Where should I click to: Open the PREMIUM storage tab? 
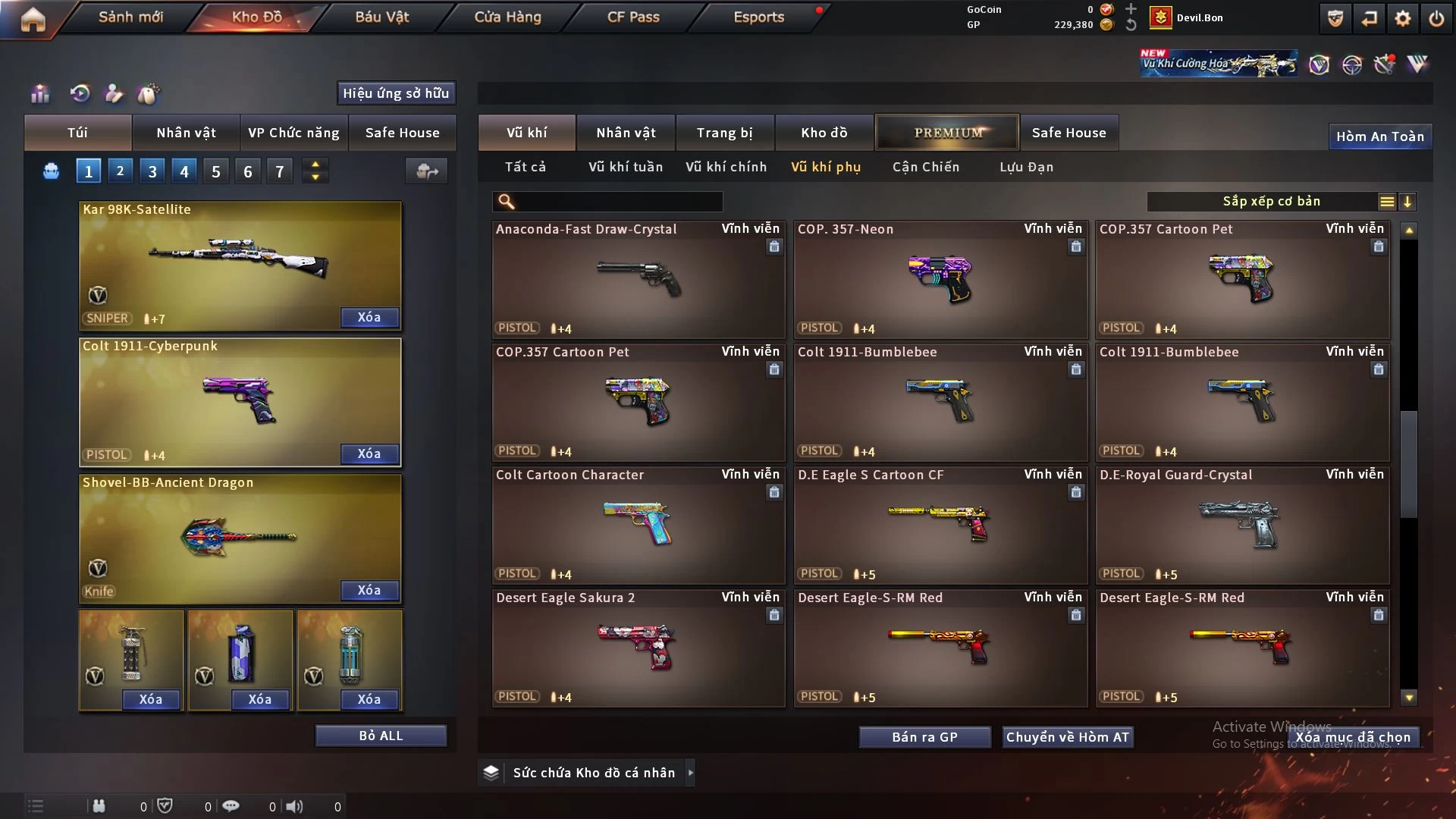tap(947, 133)
